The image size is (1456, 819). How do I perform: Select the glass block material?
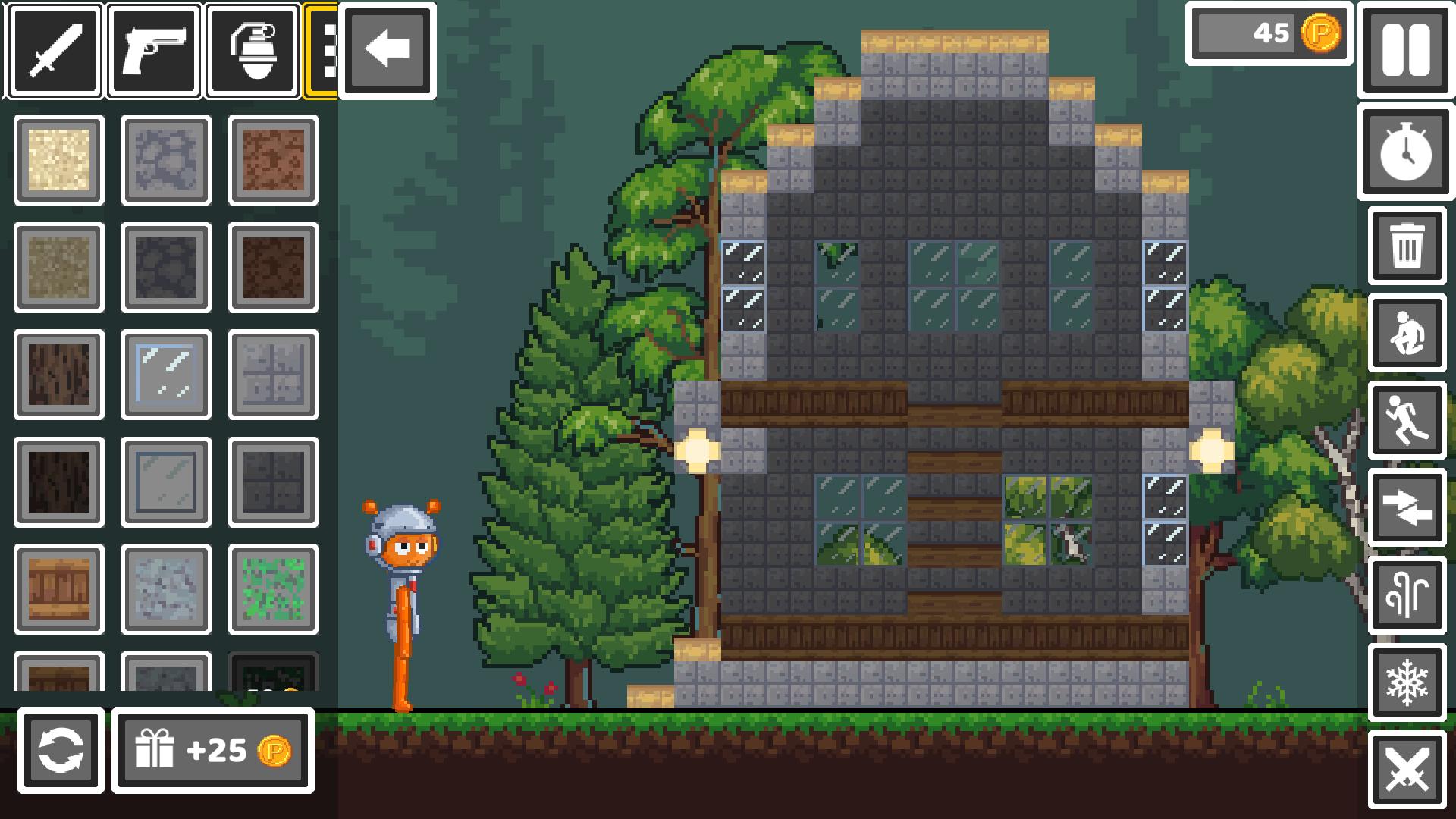tap(165, 375)
